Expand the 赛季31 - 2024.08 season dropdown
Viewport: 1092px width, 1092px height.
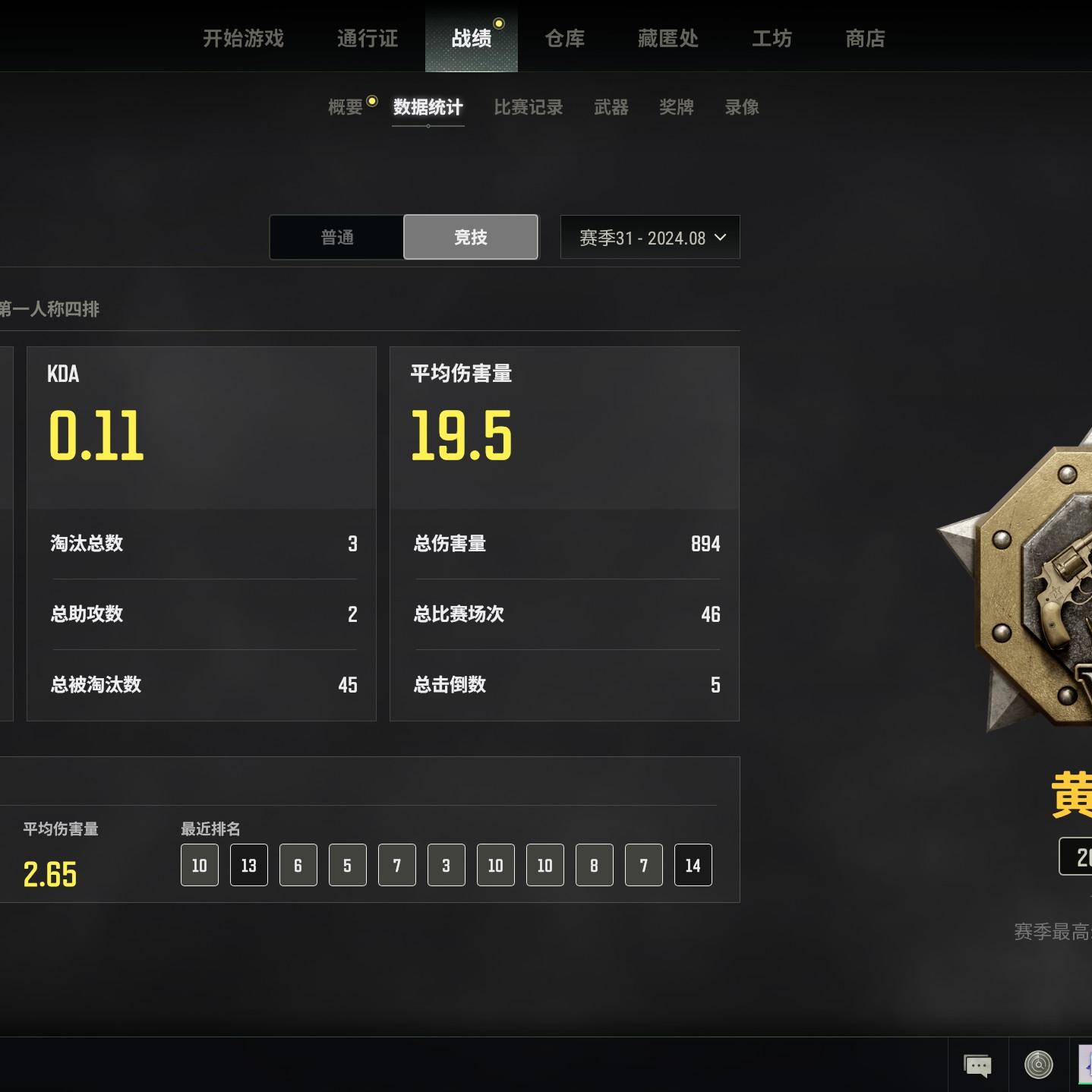(x=650, y=238)
